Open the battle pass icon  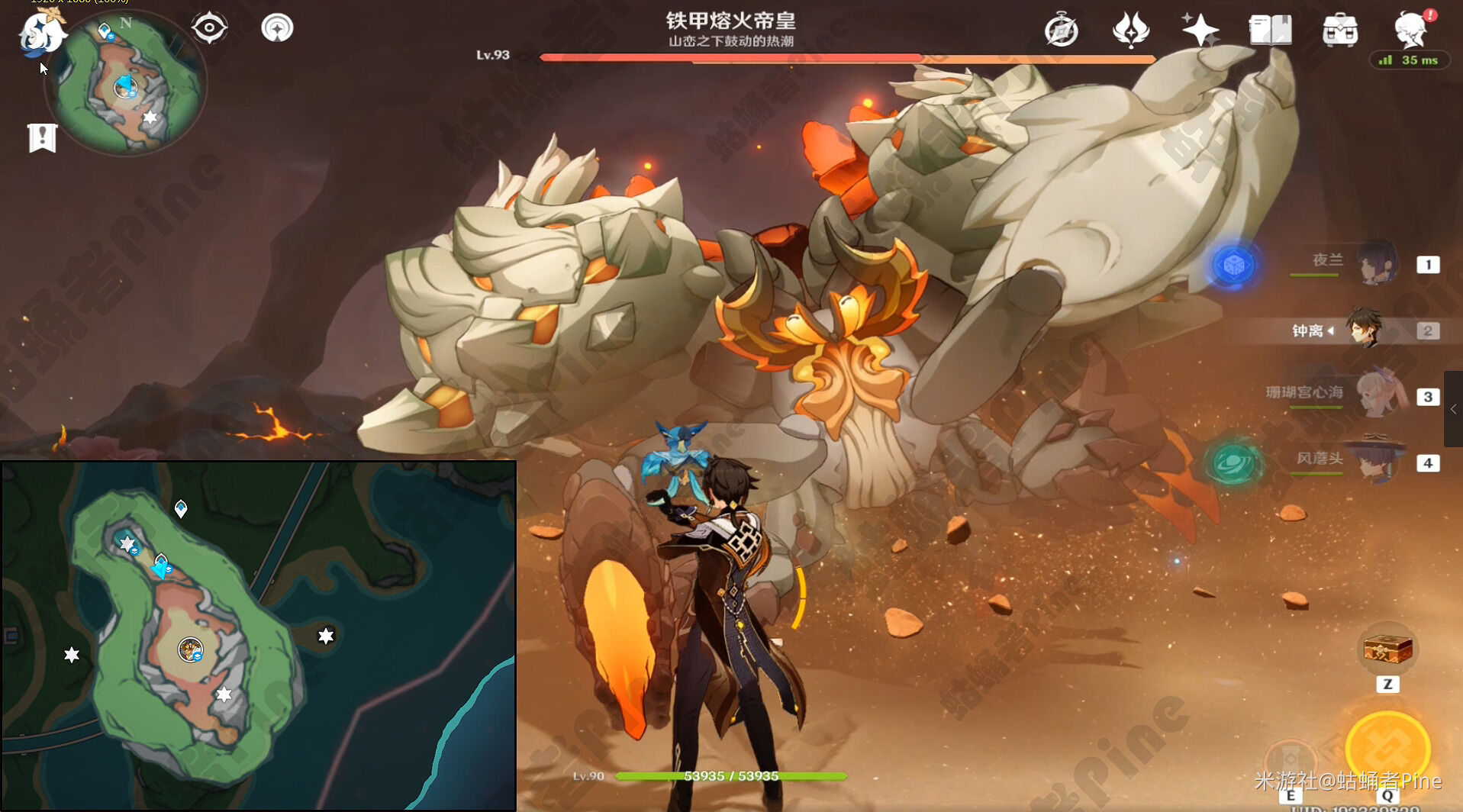[x=1130, y=31]
